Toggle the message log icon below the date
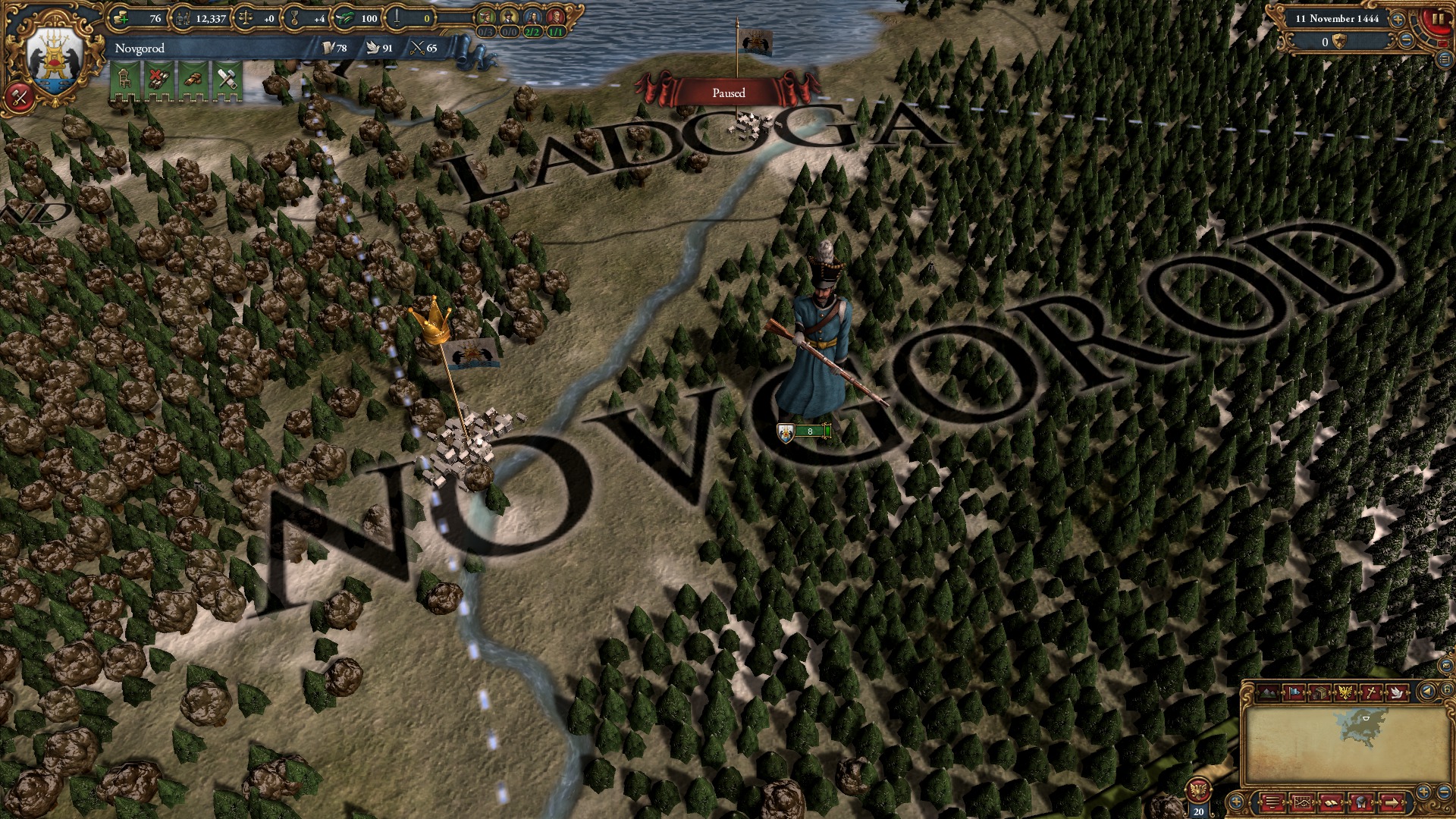The height and width of the screenshot is (819, 1456). 1444,60
